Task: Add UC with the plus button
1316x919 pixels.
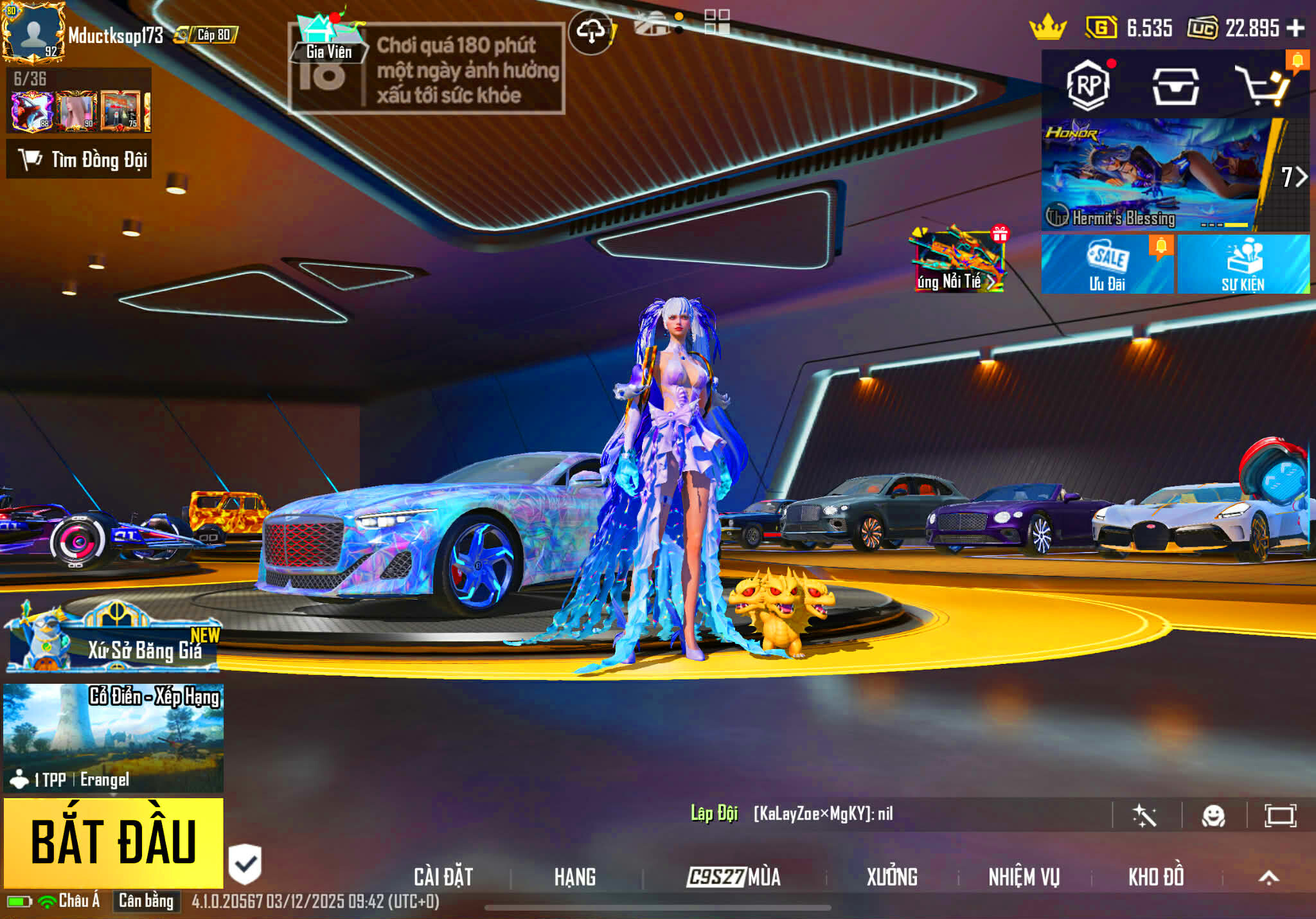Action: click(1295, 28)
